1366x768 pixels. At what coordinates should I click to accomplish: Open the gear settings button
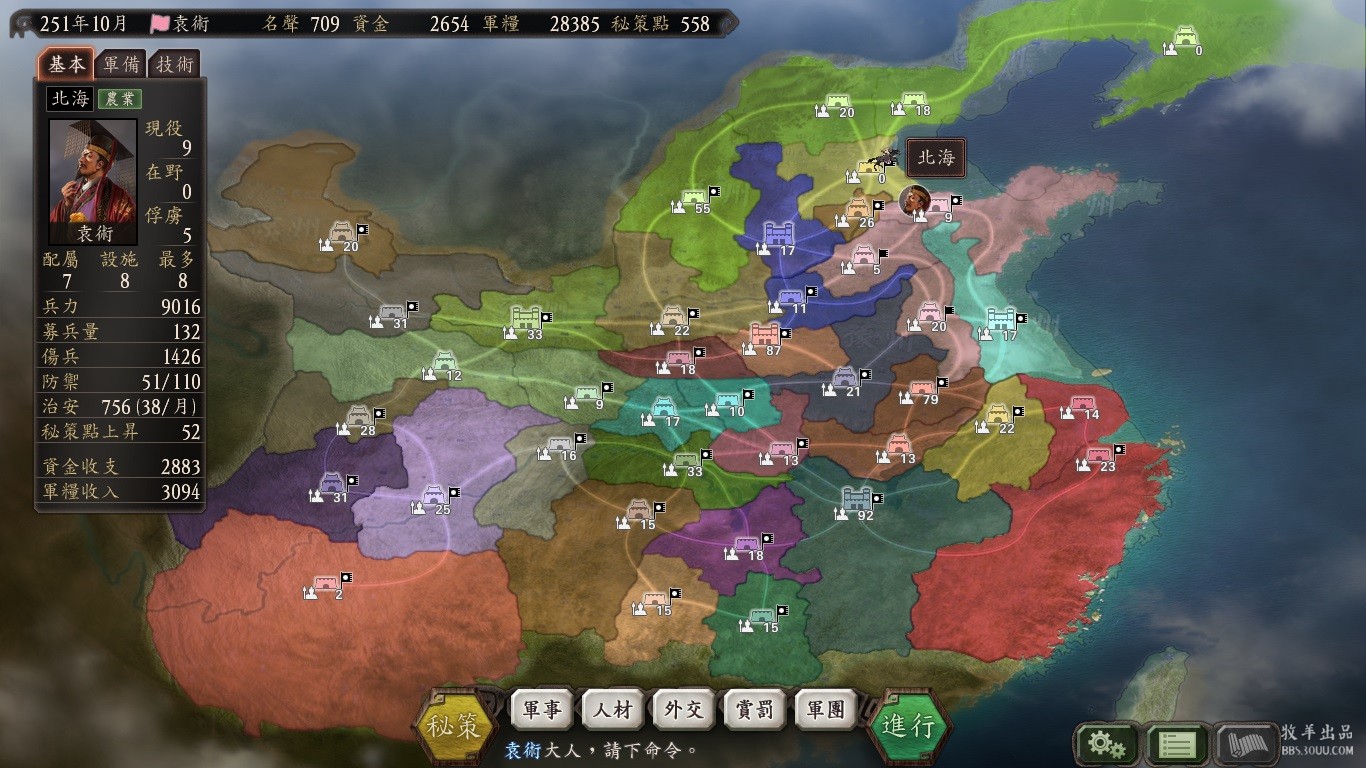tap(1105, 744)
